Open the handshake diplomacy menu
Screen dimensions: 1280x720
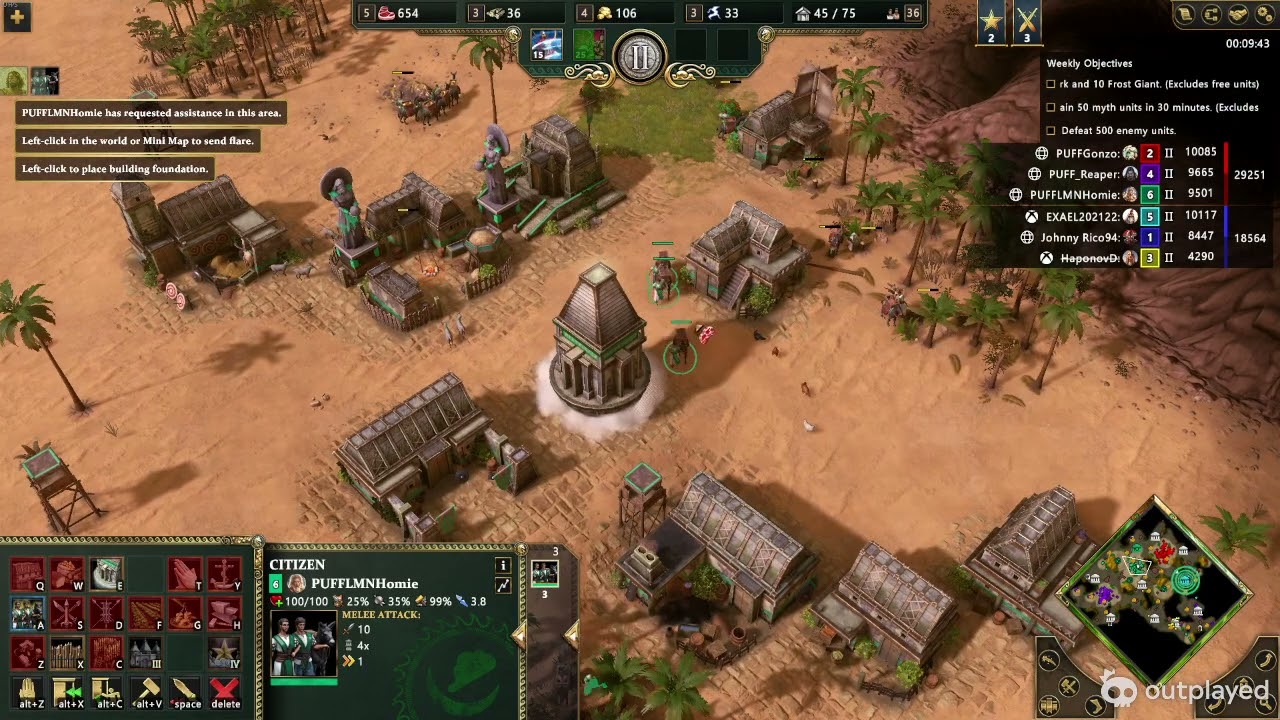pos(1237,14)
